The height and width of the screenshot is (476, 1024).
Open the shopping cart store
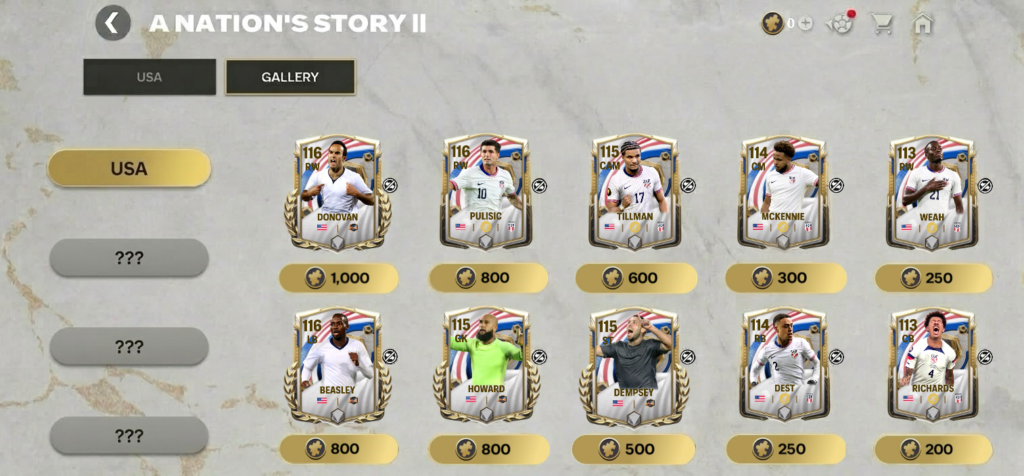881,23
